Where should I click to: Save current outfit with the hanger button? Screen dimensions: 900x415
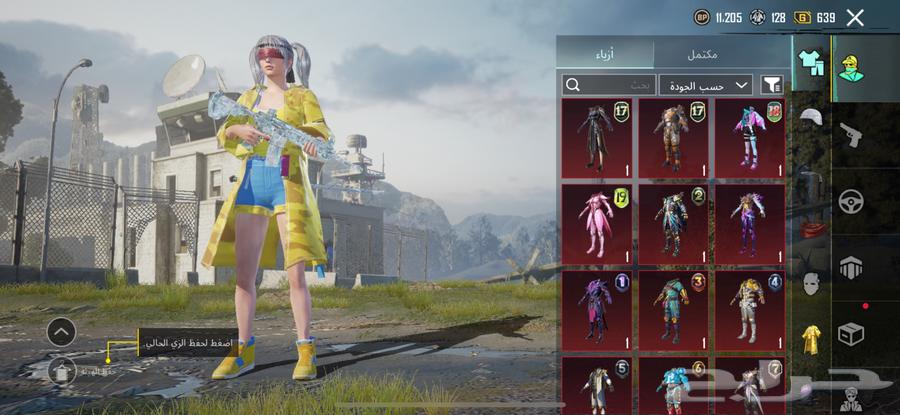pos(62,372)
